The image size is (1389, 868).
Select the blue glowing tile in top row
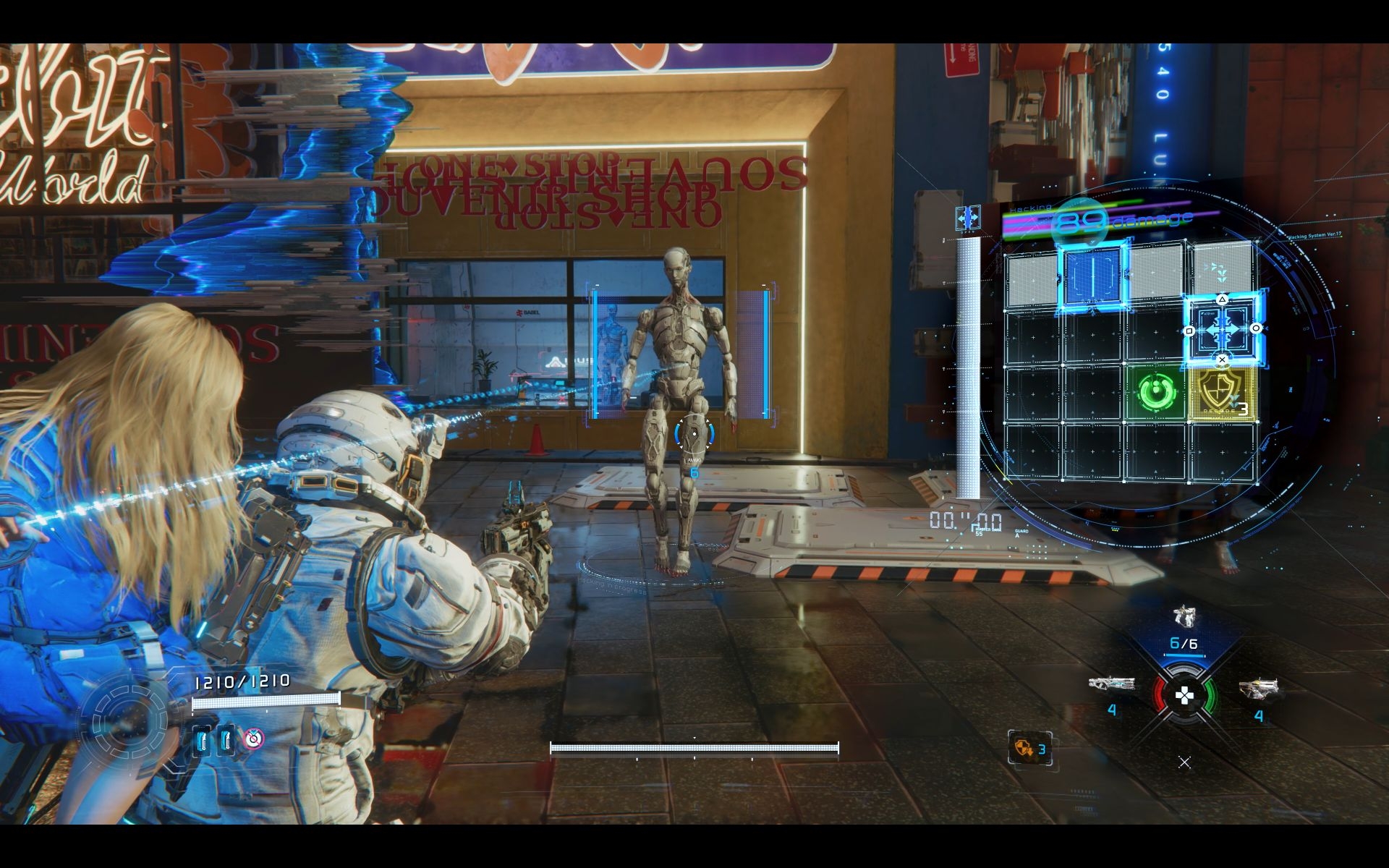click(x=1092, y=274)
